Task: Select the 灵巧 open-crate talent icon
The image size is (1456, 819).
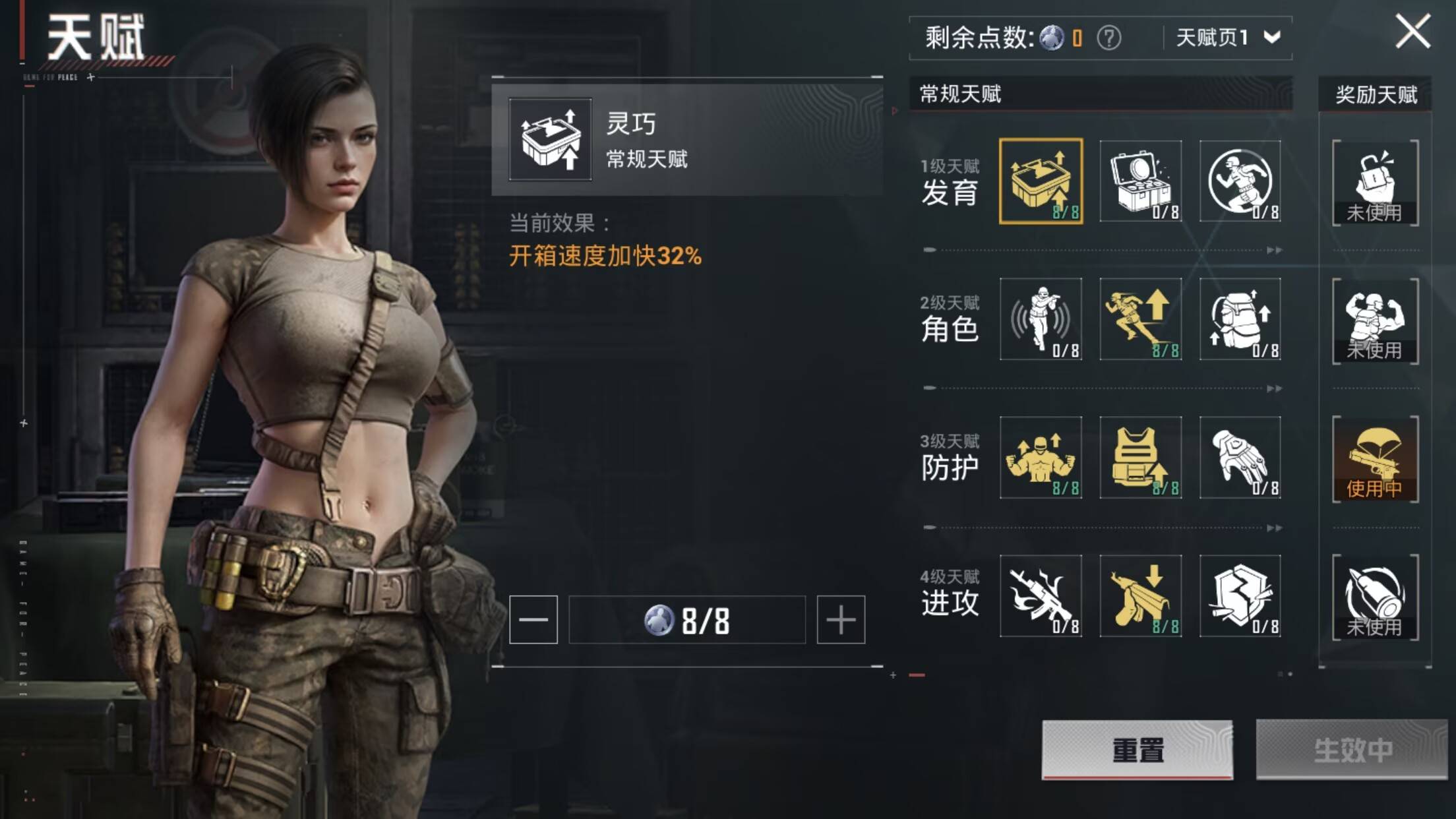Action: [1043, 179]
